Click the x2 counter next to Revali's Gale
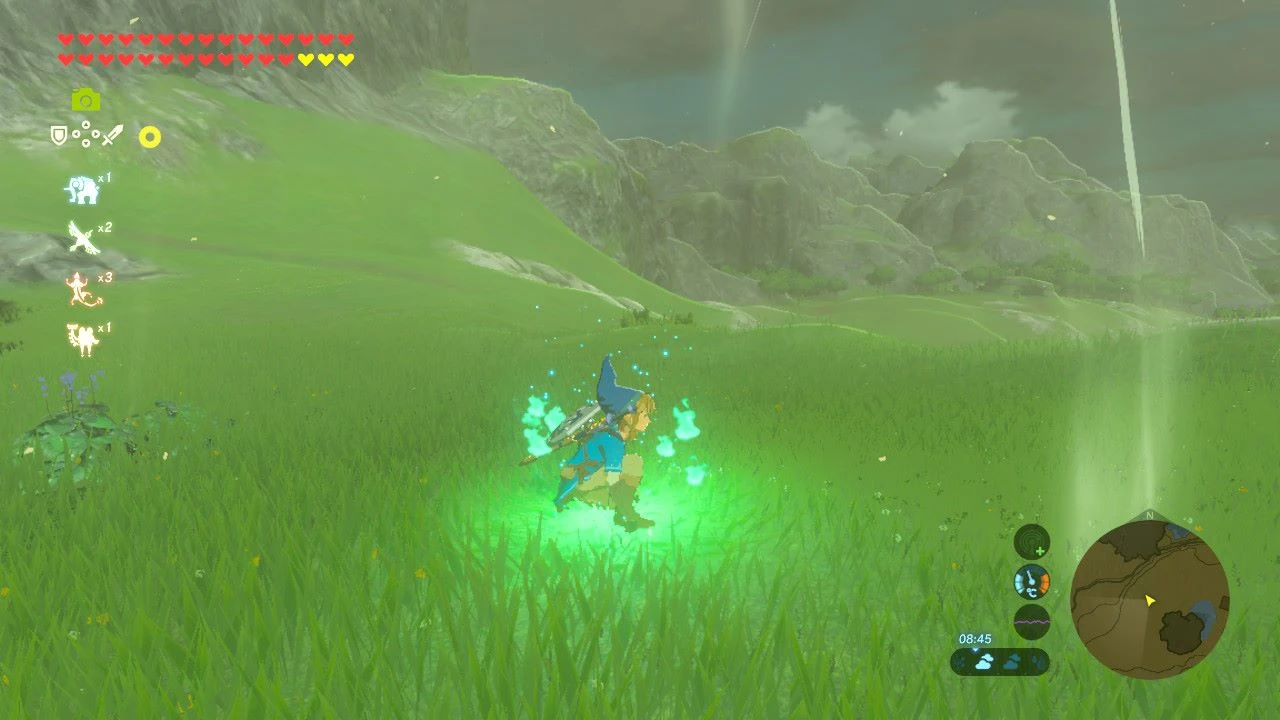Viewport: 1280px width, 720px height. click(x=104, y=229)
